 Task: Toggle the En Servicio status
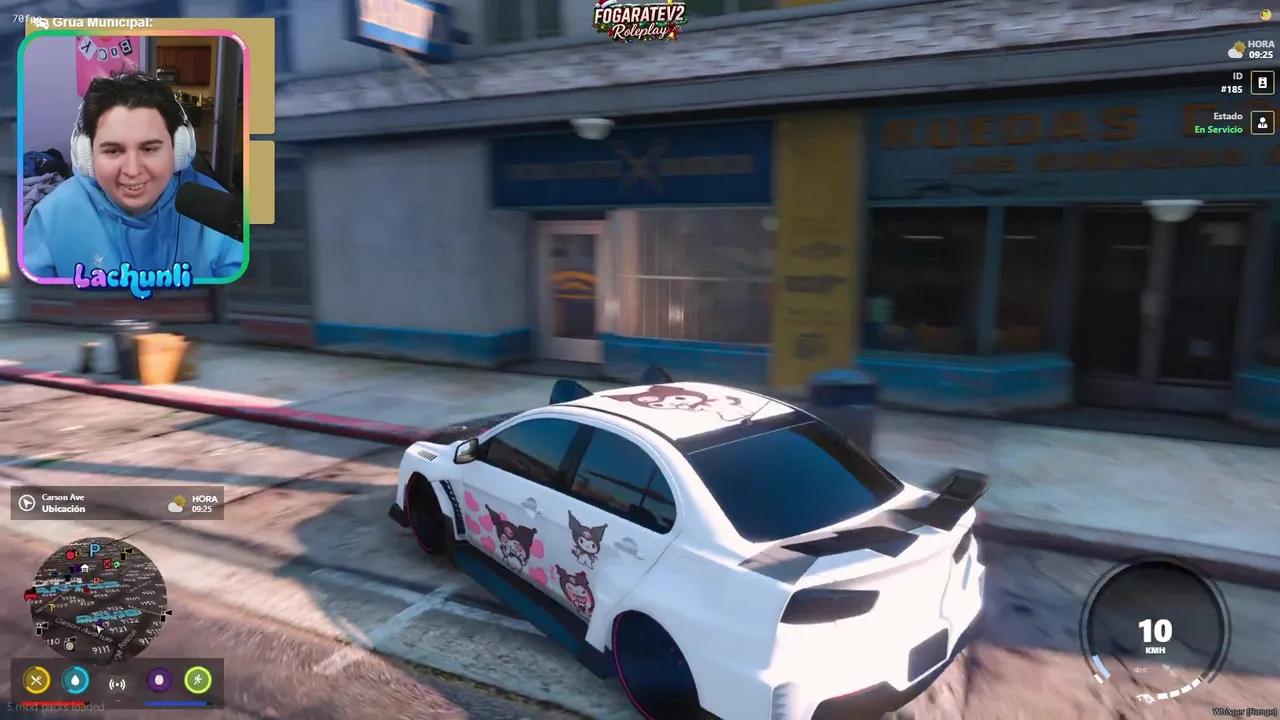coord(1218,129)
